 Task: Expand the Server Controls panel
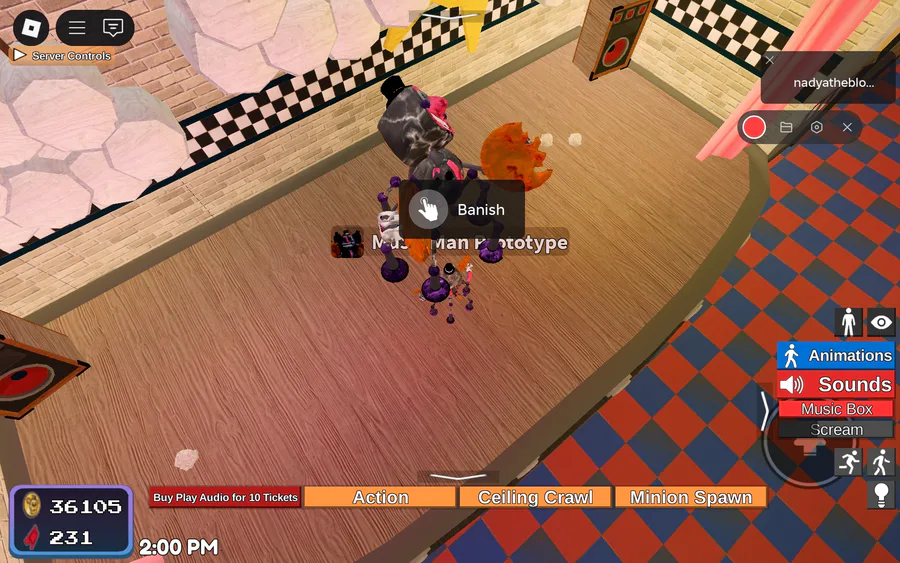[x=62, y=56]
